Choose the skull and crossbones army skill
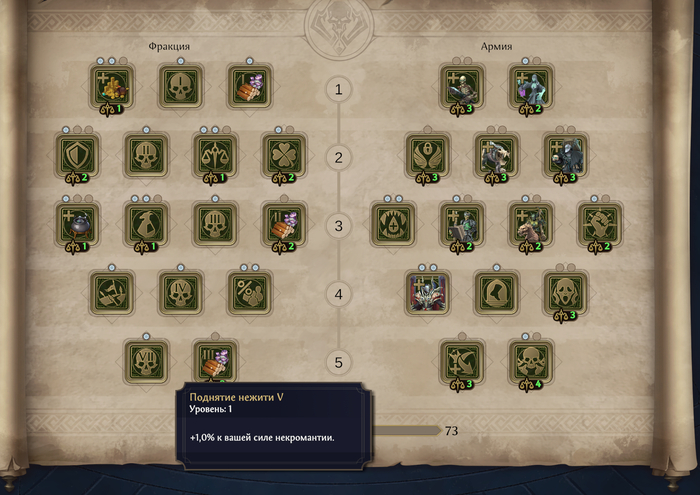The width and height of the screenshot is (700, 495). 531,360
